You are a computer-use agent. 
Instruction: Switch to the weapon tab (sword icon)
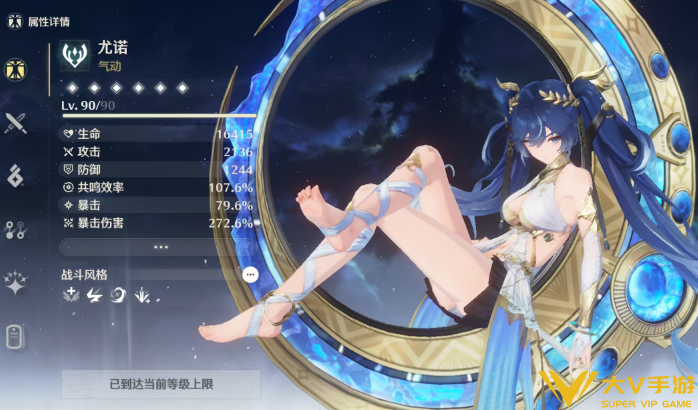[x=15, y=123]
